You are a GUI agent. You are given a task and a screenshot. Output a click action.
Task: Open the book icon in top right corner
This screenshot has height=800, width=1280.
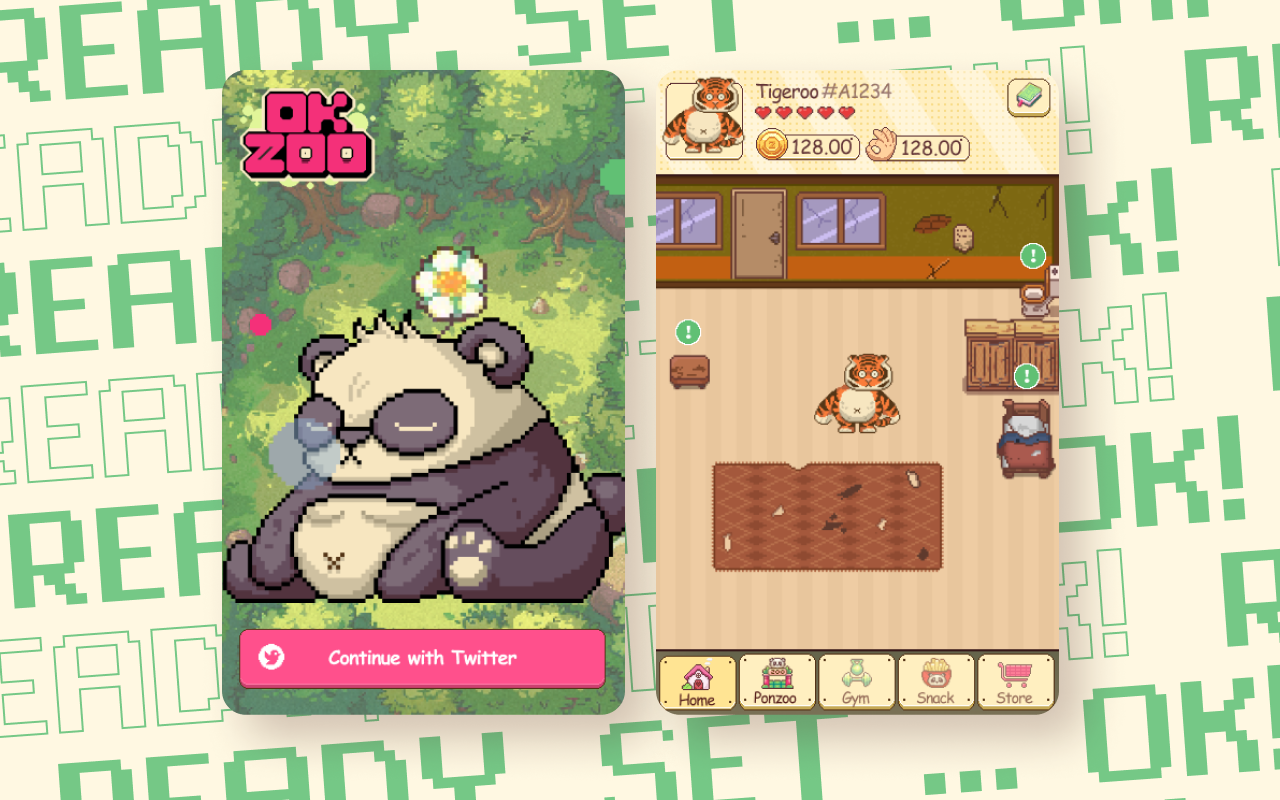(x=1029, y=97)
